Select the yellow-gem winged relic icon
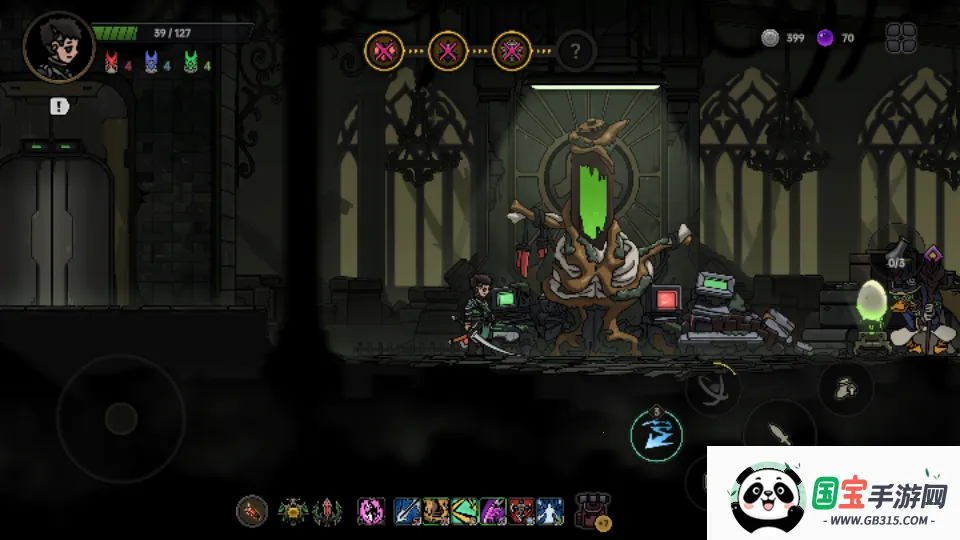Image resolution: width=960 pixels, height=540 pixels. pos(294,511)
